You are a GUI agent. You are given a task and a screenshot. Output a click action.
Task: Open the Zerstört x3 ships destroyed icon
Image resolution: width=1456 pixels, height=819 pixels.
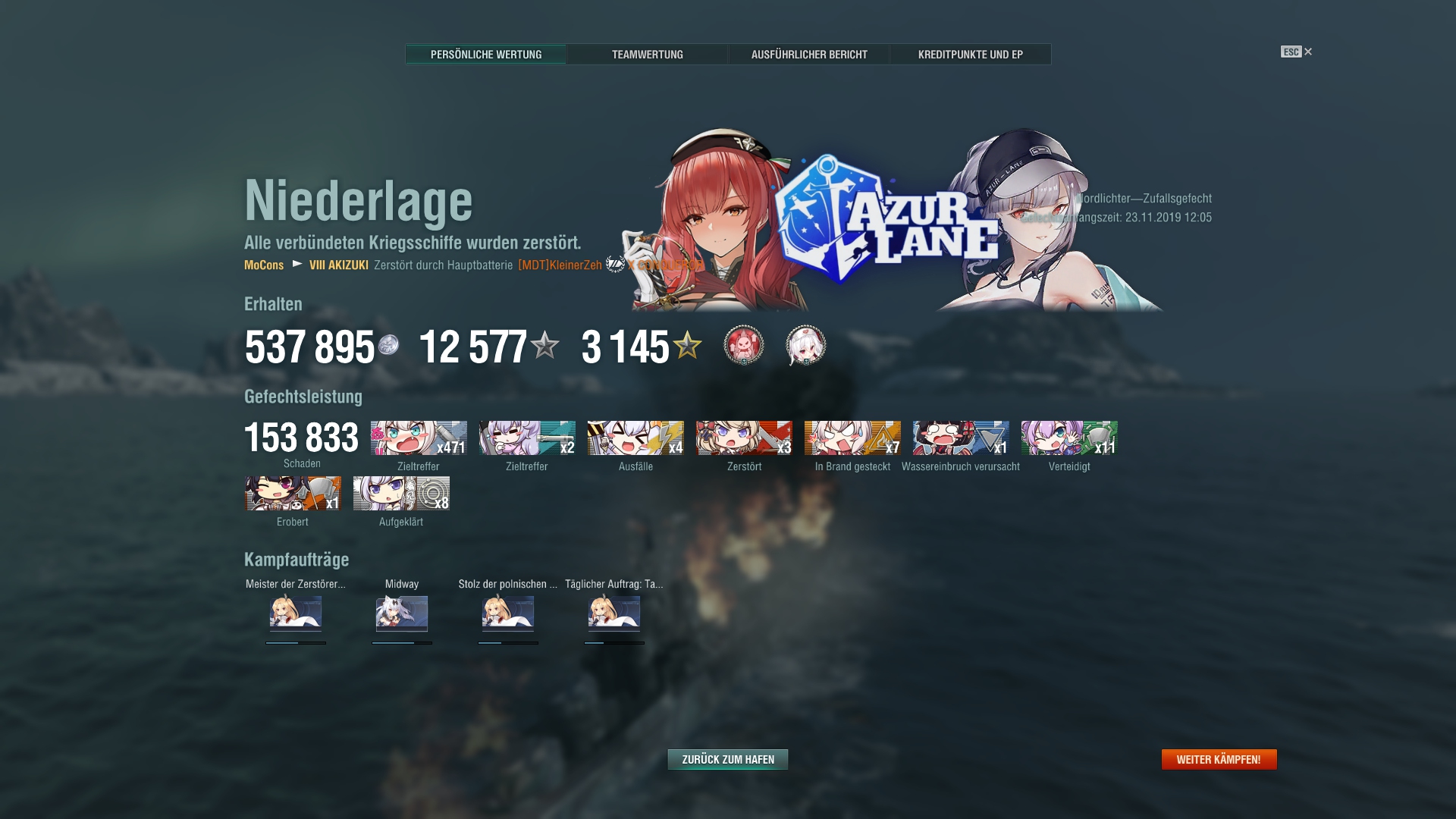click(x=744, y=439)
